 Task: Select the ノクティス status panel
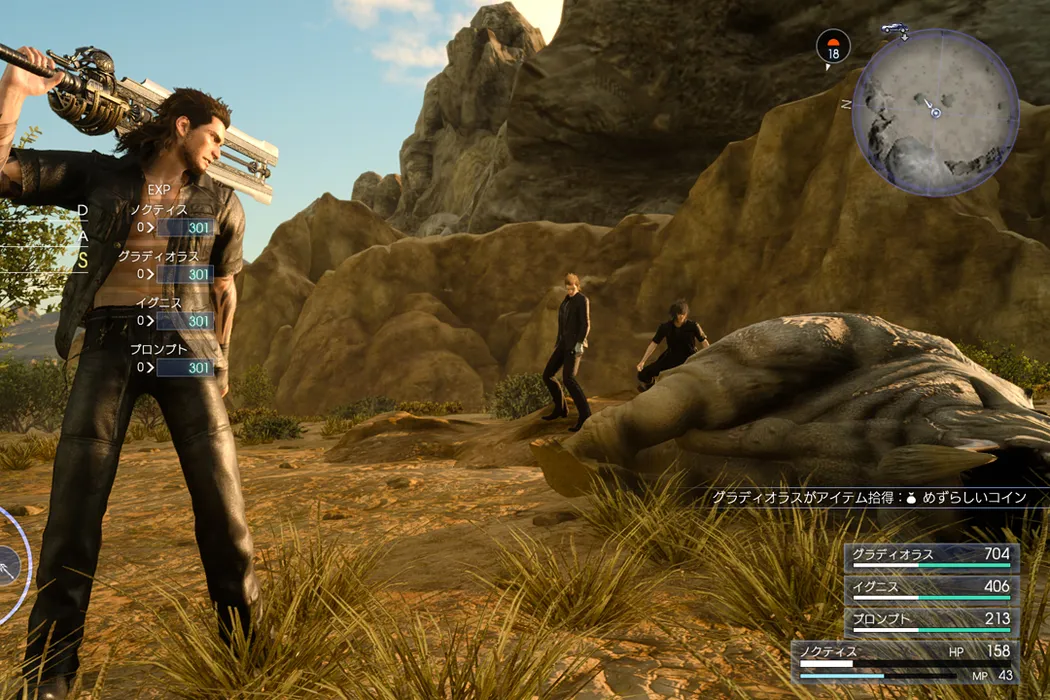[906, 662]
